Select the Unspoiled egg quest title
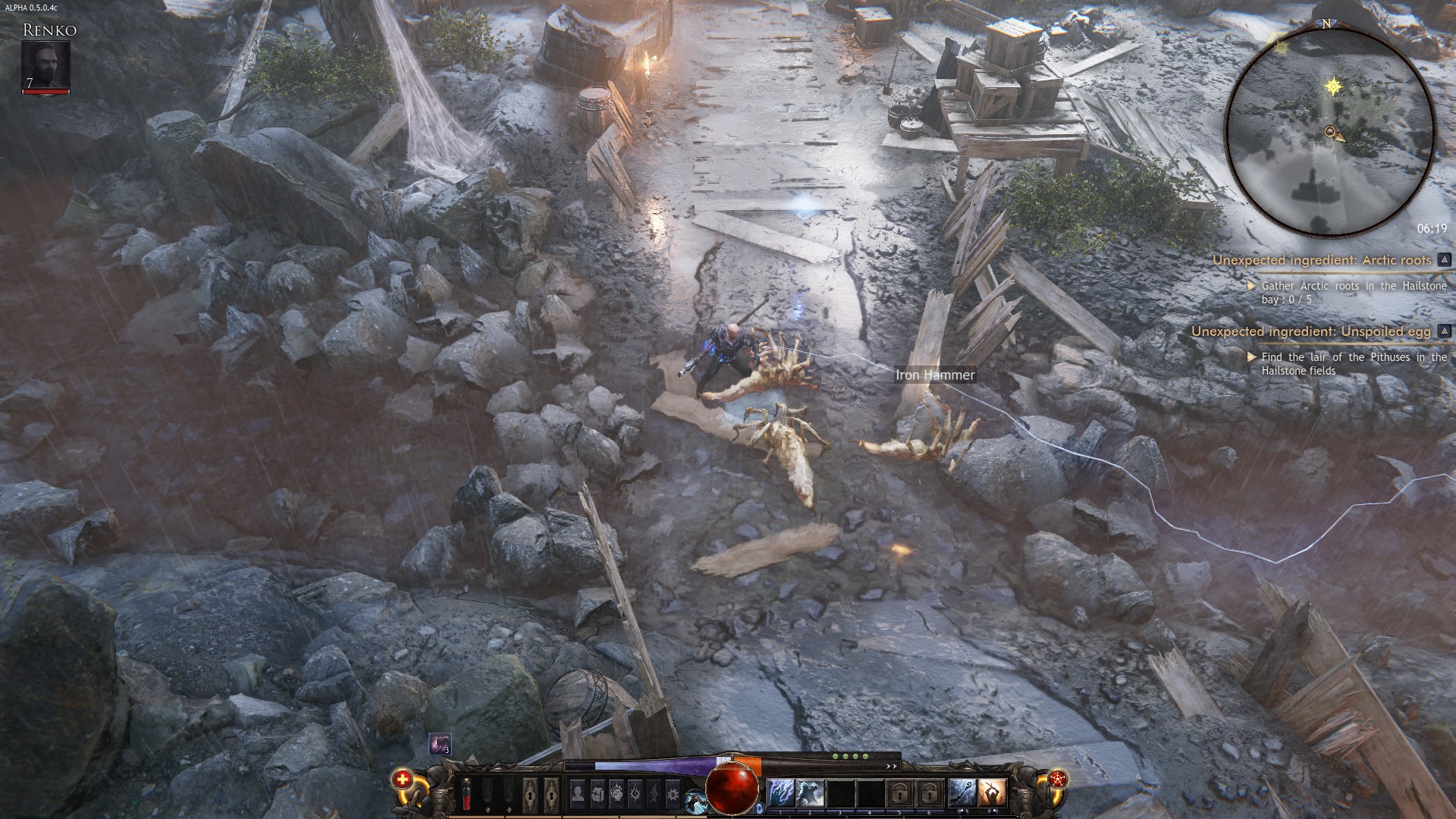Screen dimensions: 1456x819 coord(1310,331)
